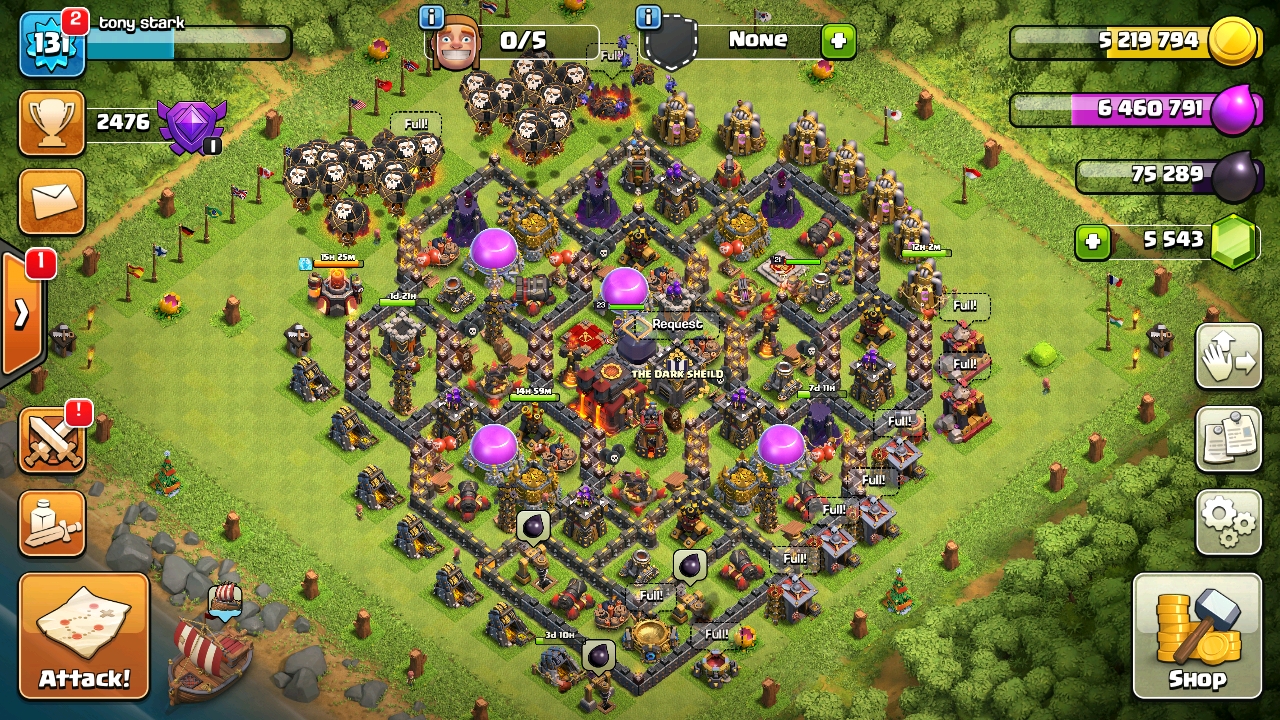1280x720 pixels.
Task: View trophy leaderboard button
Action: coord(52,123)
